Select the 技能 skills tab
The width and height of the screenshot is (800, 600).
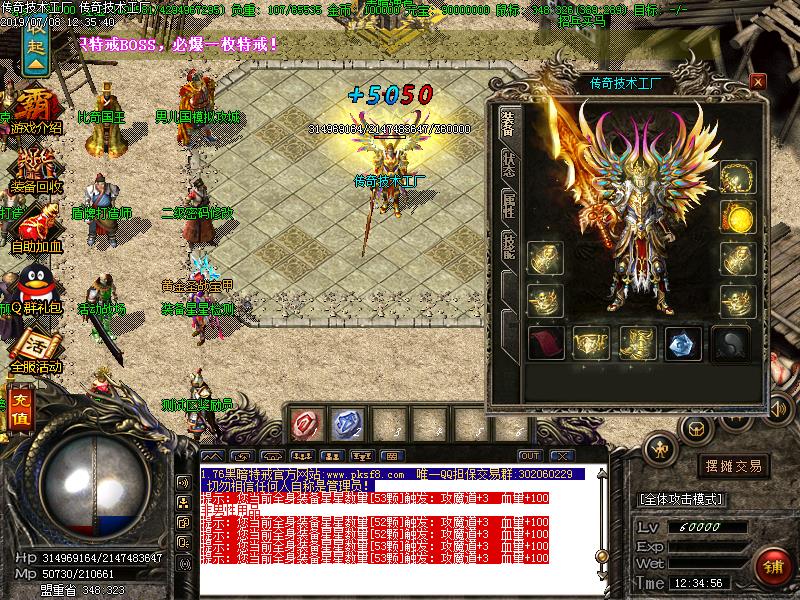509,246
